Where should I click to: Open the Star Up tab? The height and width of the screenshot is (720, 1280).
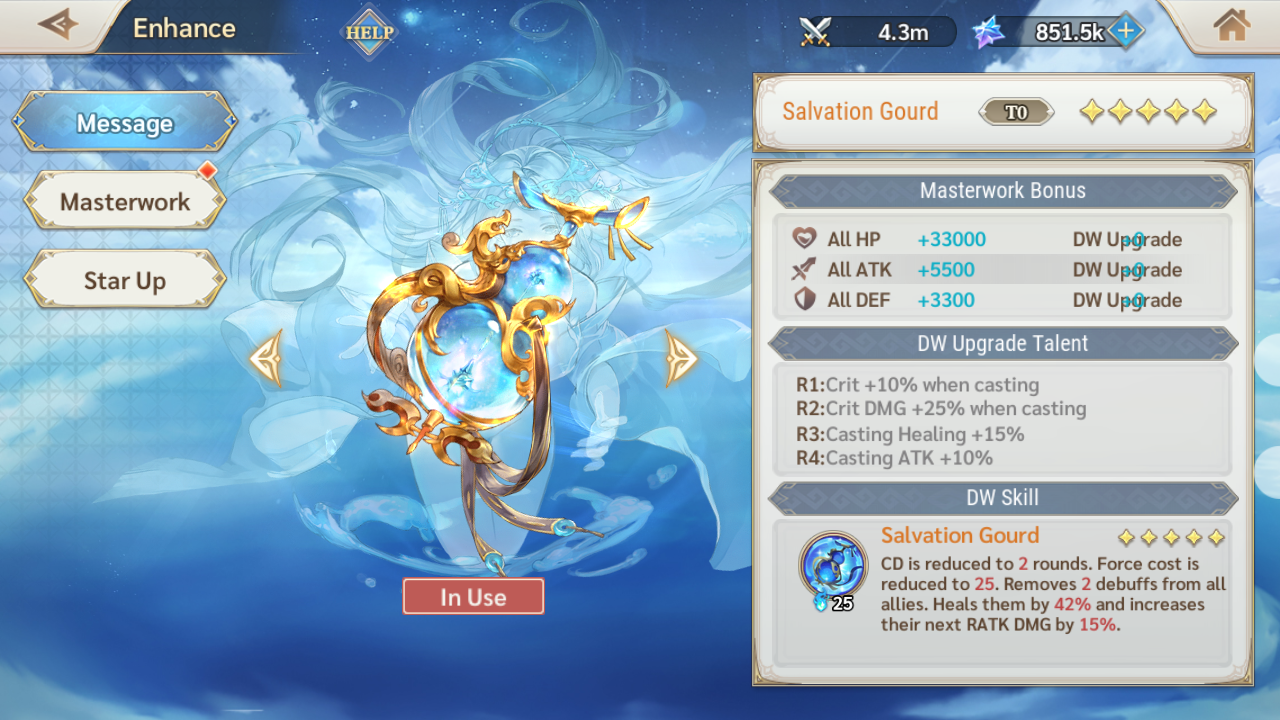pos(125,281)
